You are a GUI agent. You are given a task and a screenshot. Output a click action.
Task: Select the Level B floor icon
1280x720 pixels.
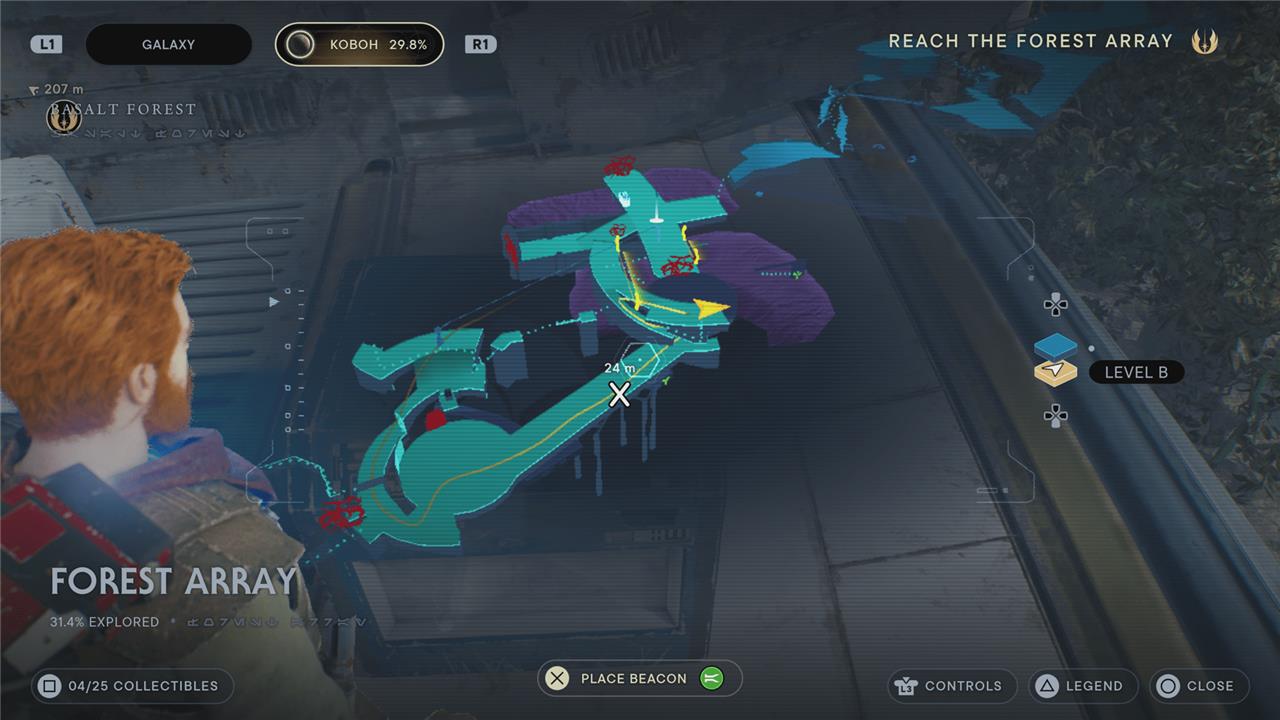(1055, 373)
